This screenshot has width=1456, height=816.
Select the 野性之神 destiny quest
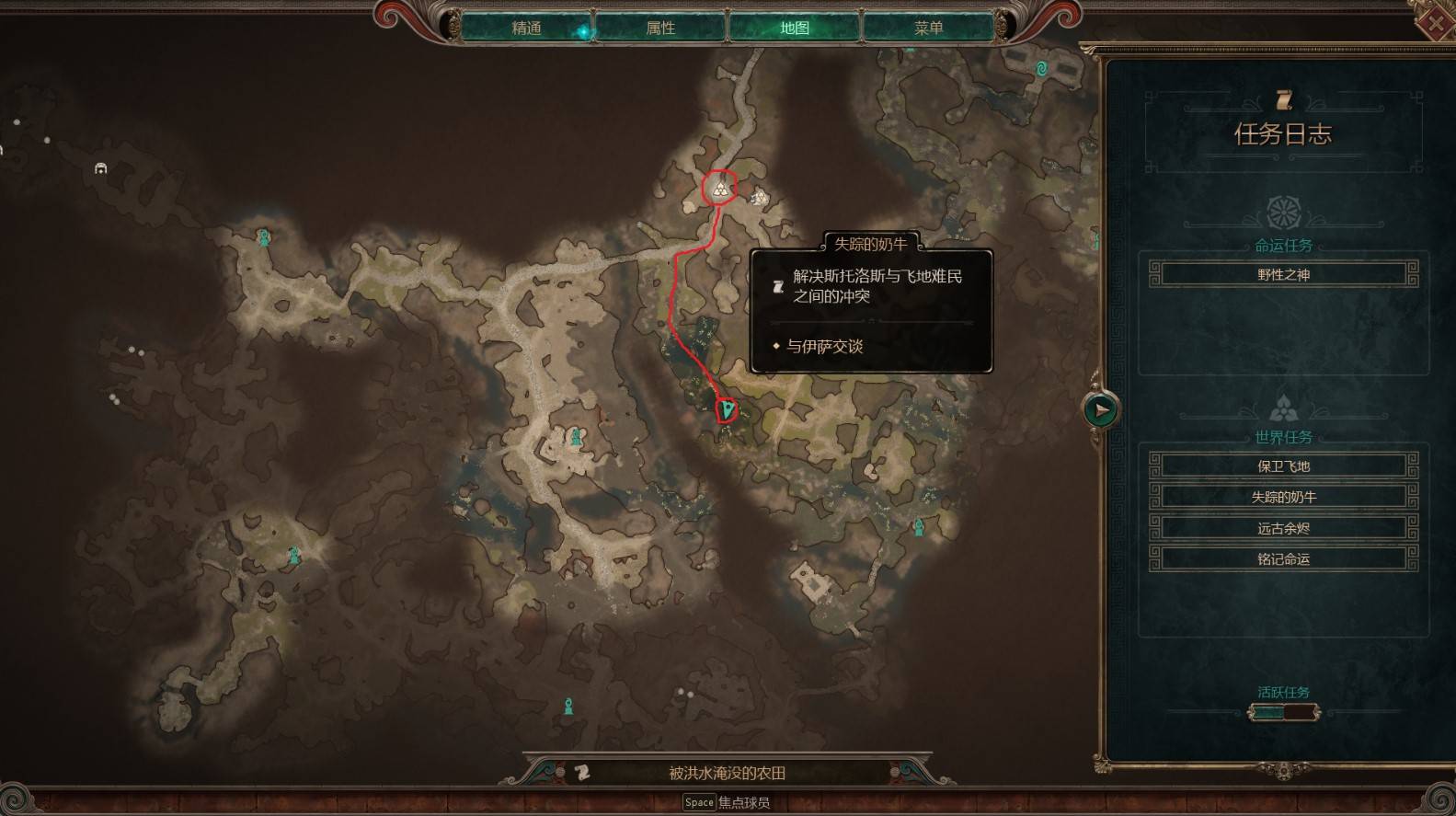click(1283, 274)
